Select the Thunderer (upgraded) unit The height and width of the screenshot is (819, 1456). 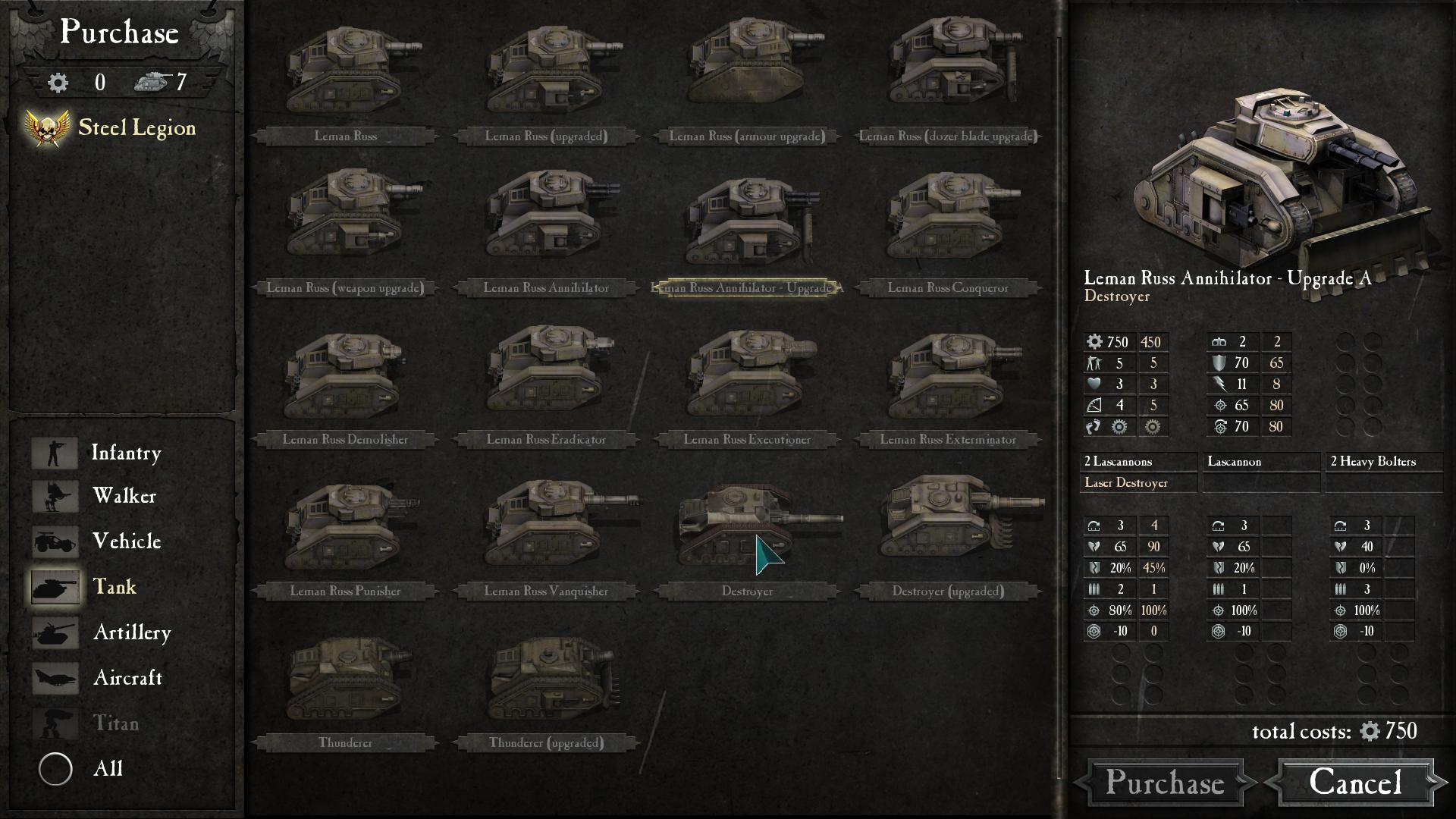point(547,682)
